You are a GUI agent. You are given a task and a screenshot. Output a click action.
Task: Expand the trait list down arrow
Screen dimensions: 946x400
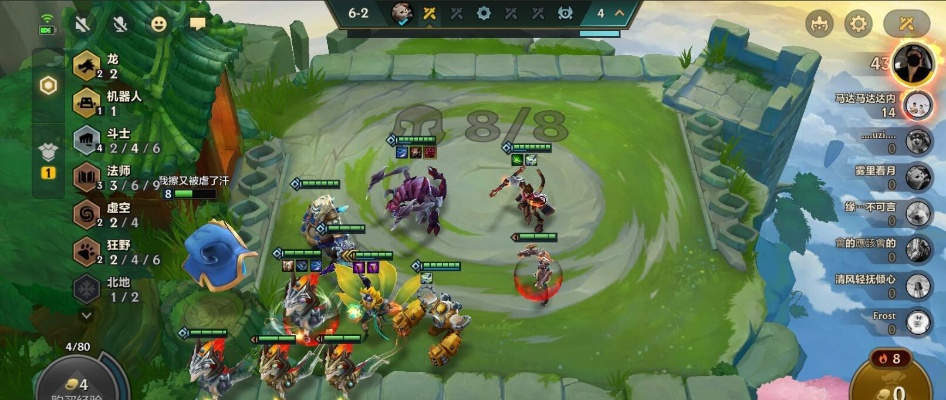pyautogui.click(x=86, y=314)
